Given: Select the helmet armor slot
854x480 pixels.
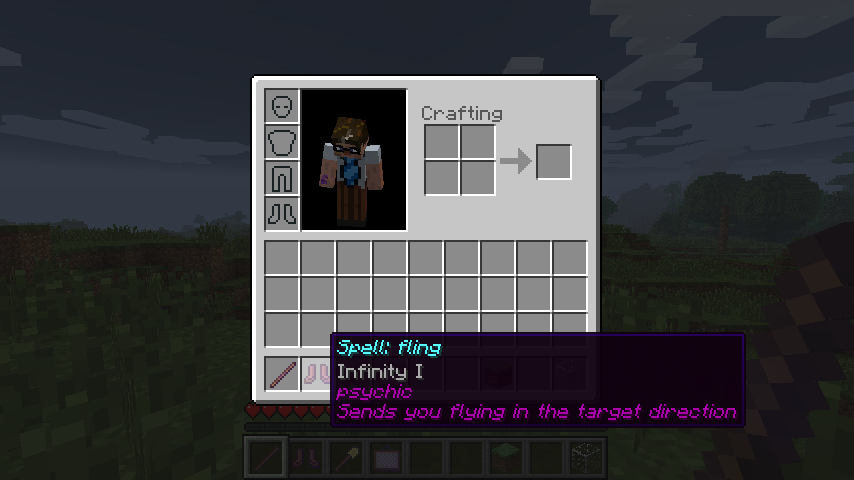Looking at the screenshot, I should tap(282, 106).
